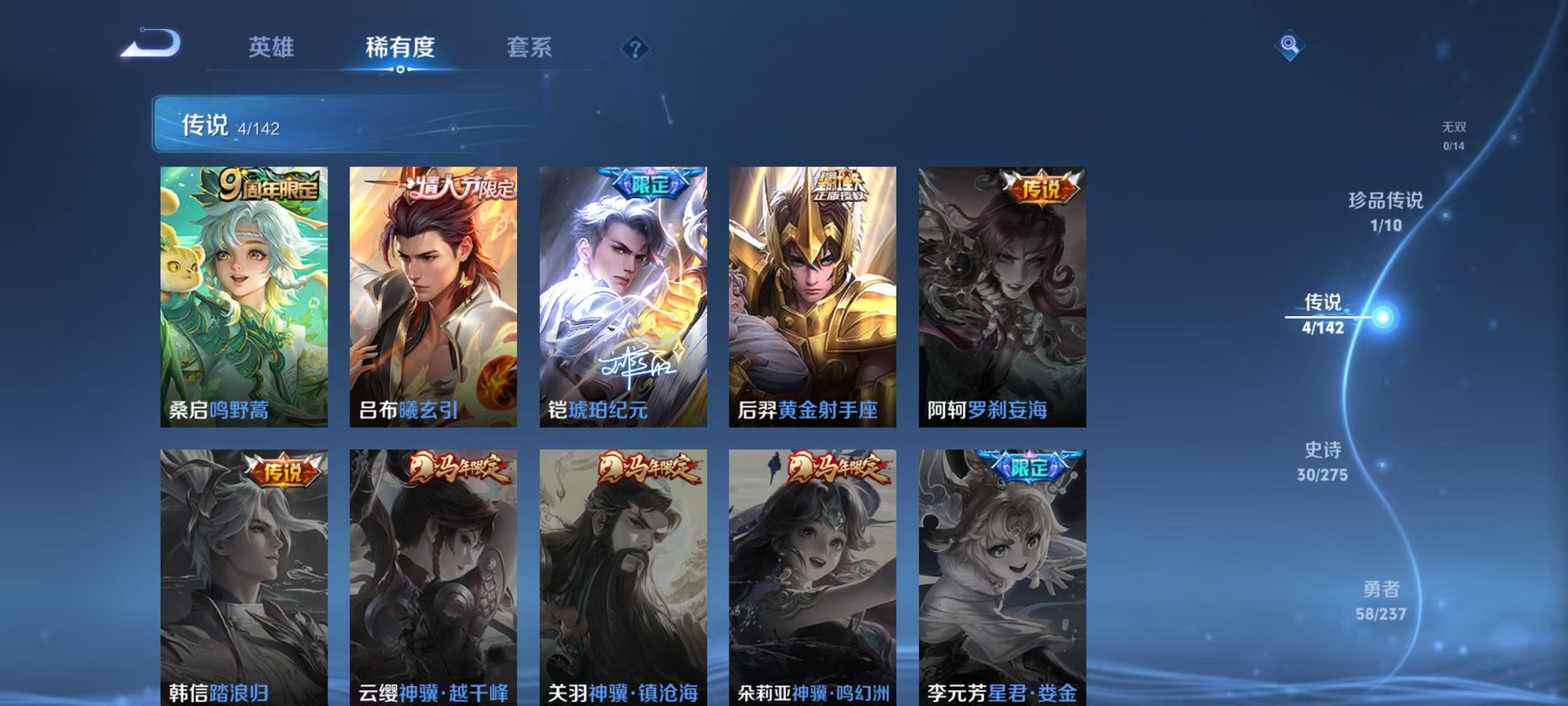This screenshot has height=706, width=1568.
Task: Switch to the 英雄 tab
Action: click(x=272, y=47)
